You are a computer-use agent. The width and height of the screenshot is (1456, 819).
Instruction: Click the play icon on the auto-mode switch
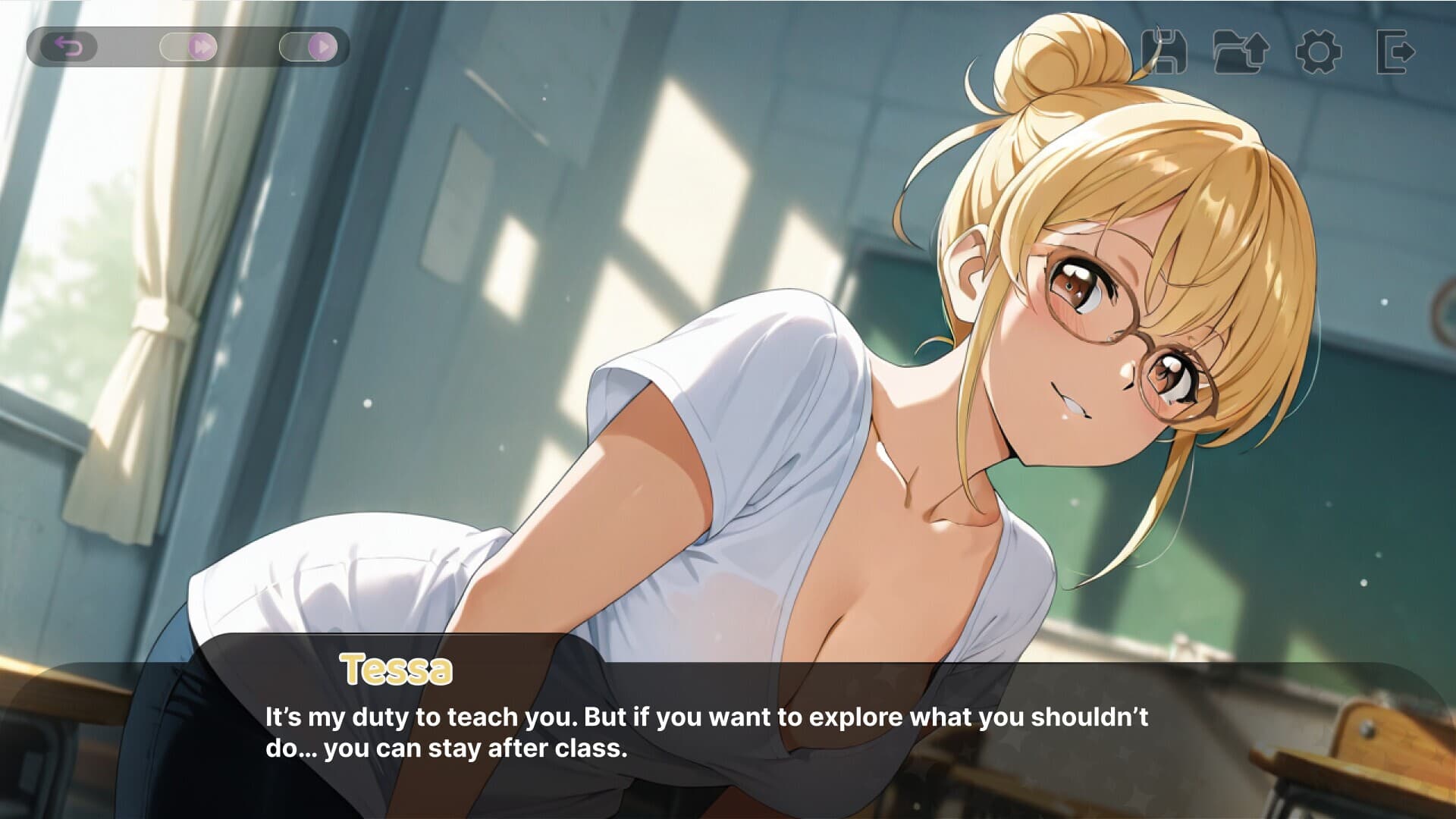(322, 47)
